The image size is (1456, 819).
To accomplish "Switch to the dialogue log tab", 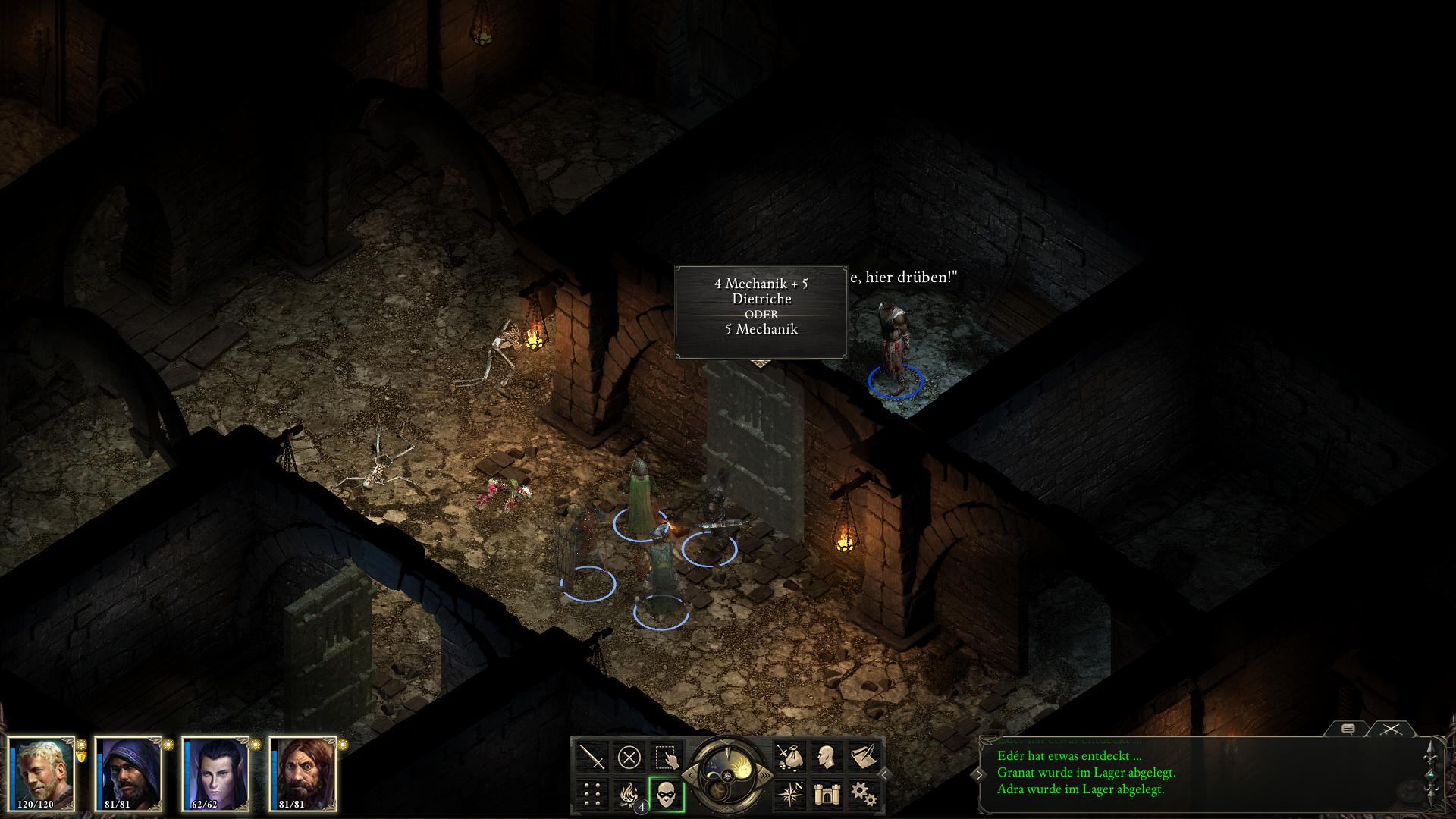I will pyautogui.click(x=1348, y=729).
